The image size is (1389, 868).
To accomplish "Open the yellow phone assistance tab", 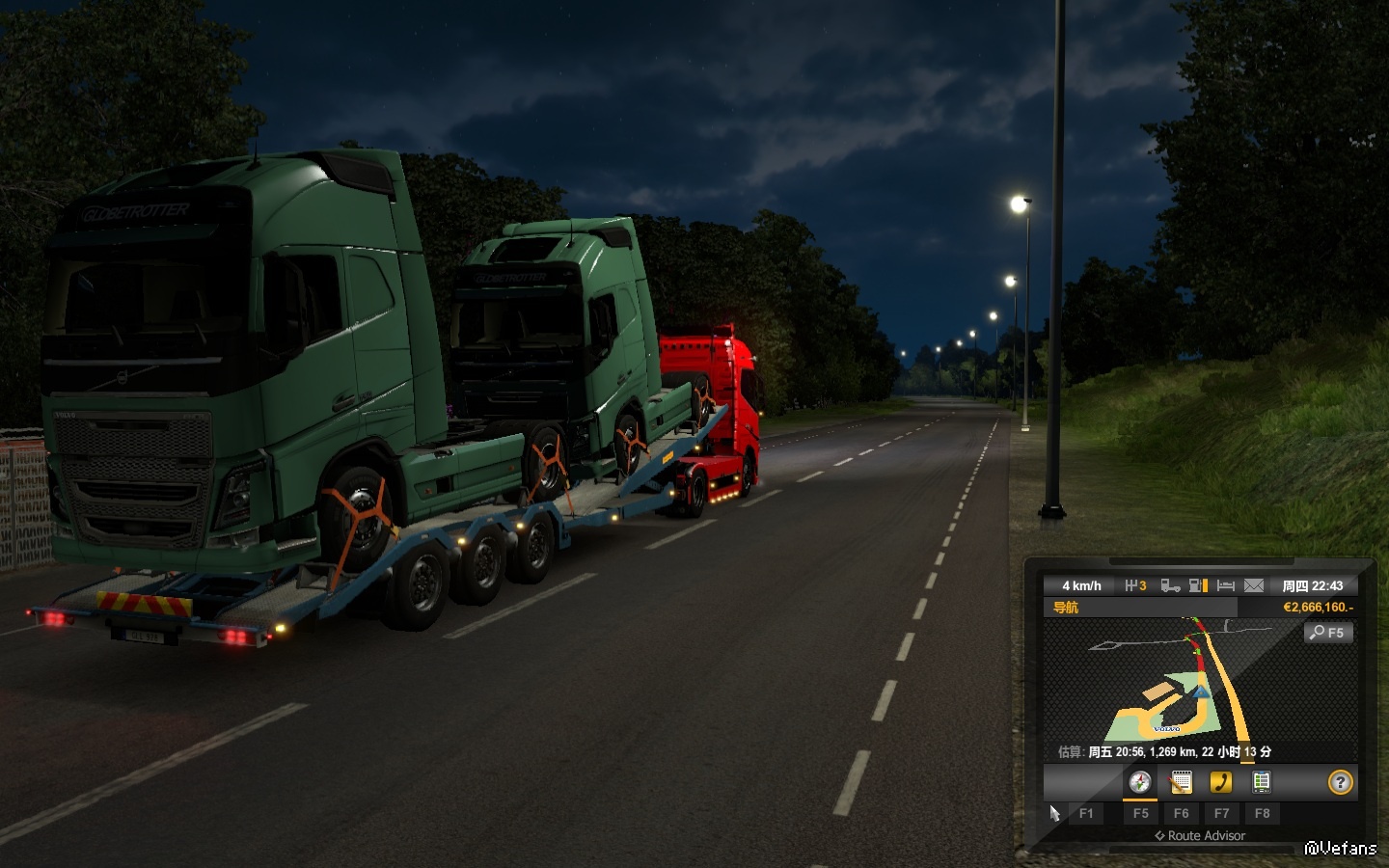I will pos(1221,782).
